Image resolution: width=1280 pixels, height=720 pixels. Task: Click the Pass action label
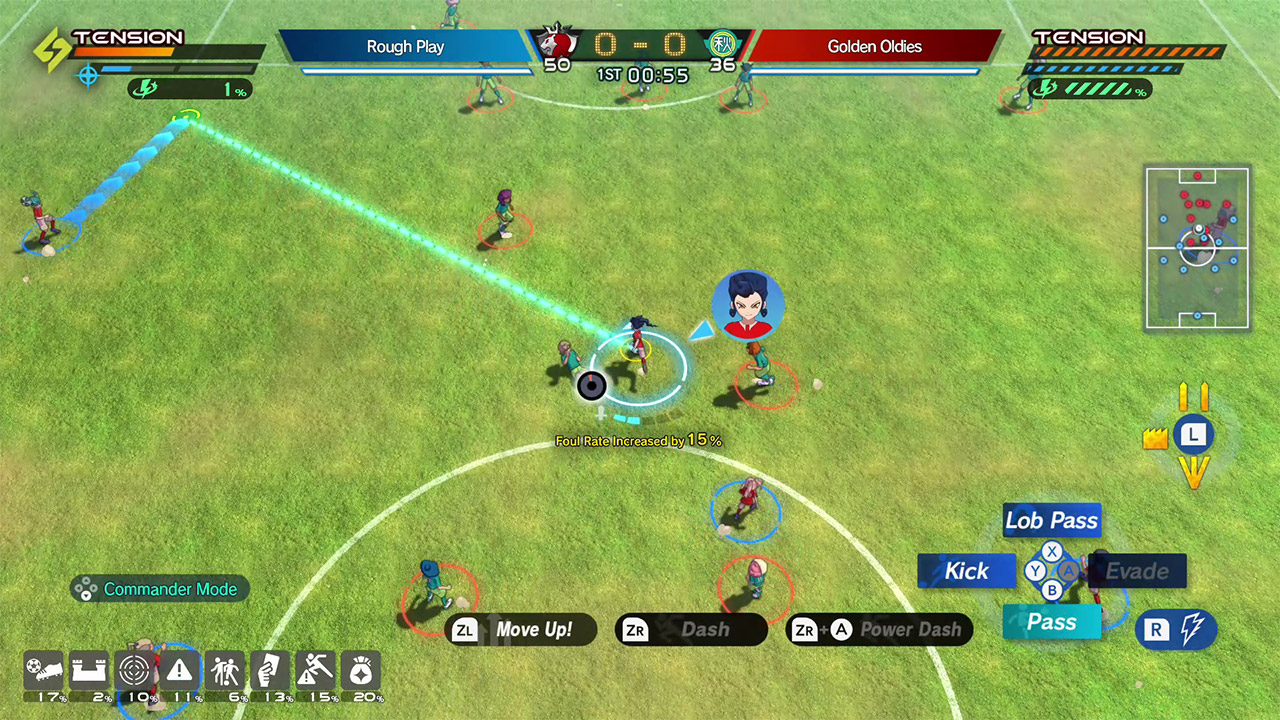1051,622
